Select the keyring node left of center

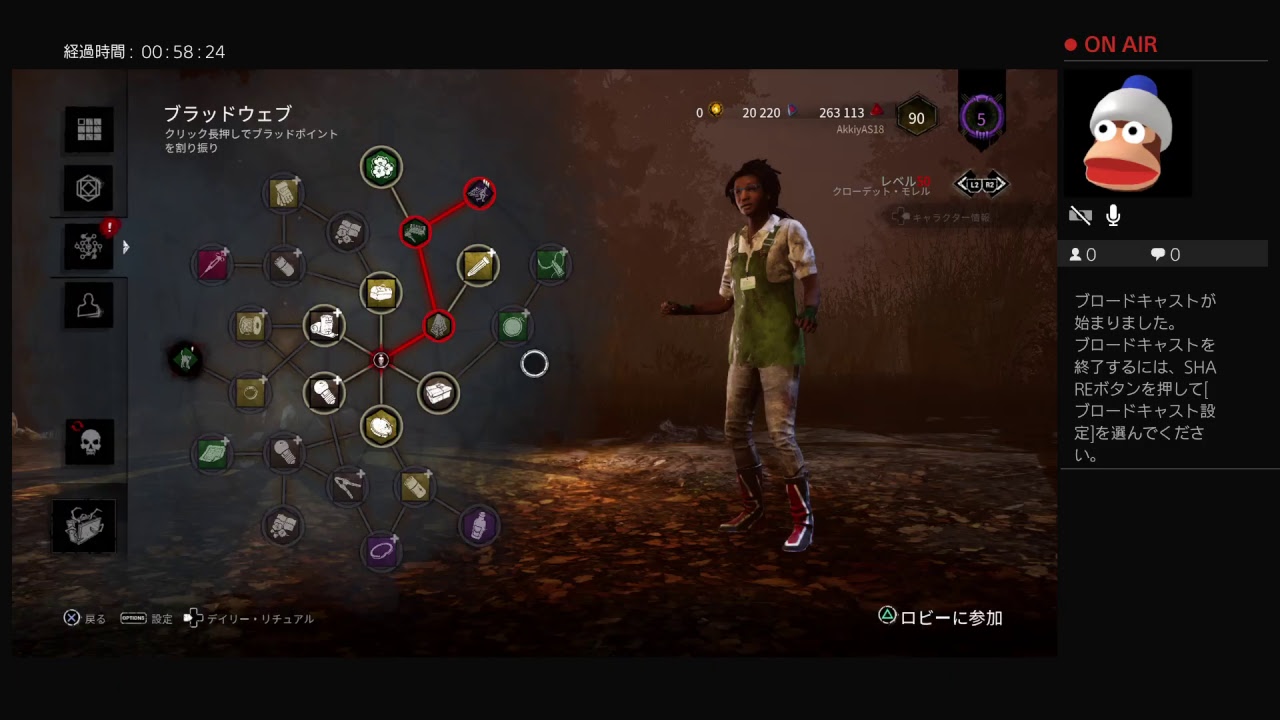pos(249,391)
